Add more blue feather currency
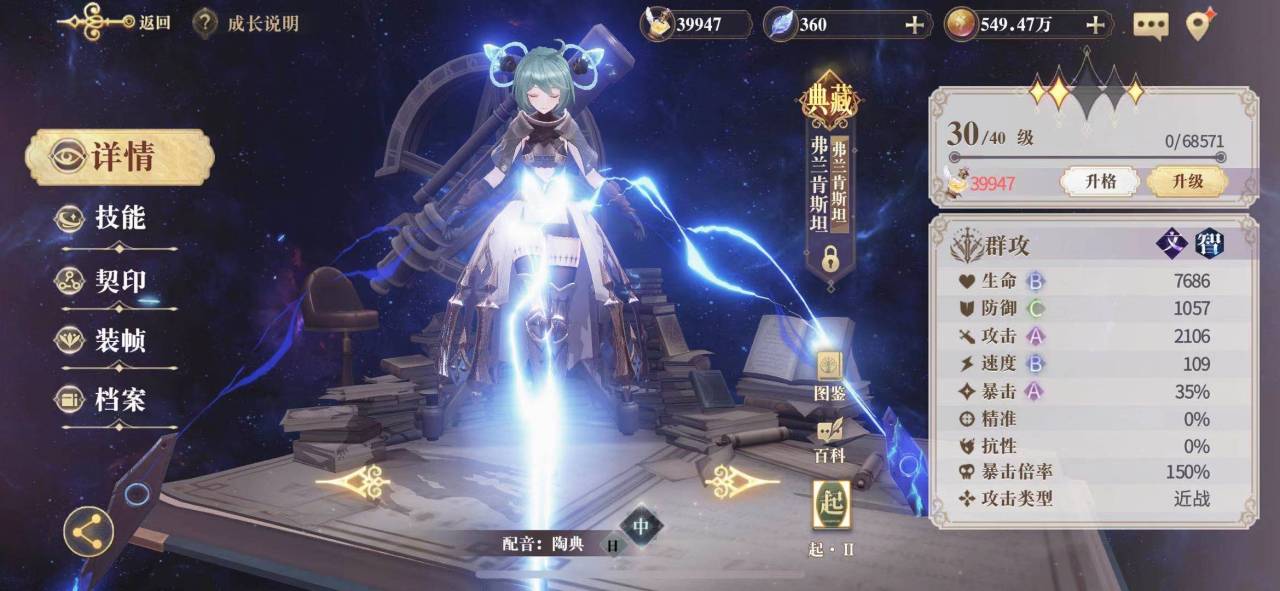The image size is (1280, 591). tap(914, 24)
